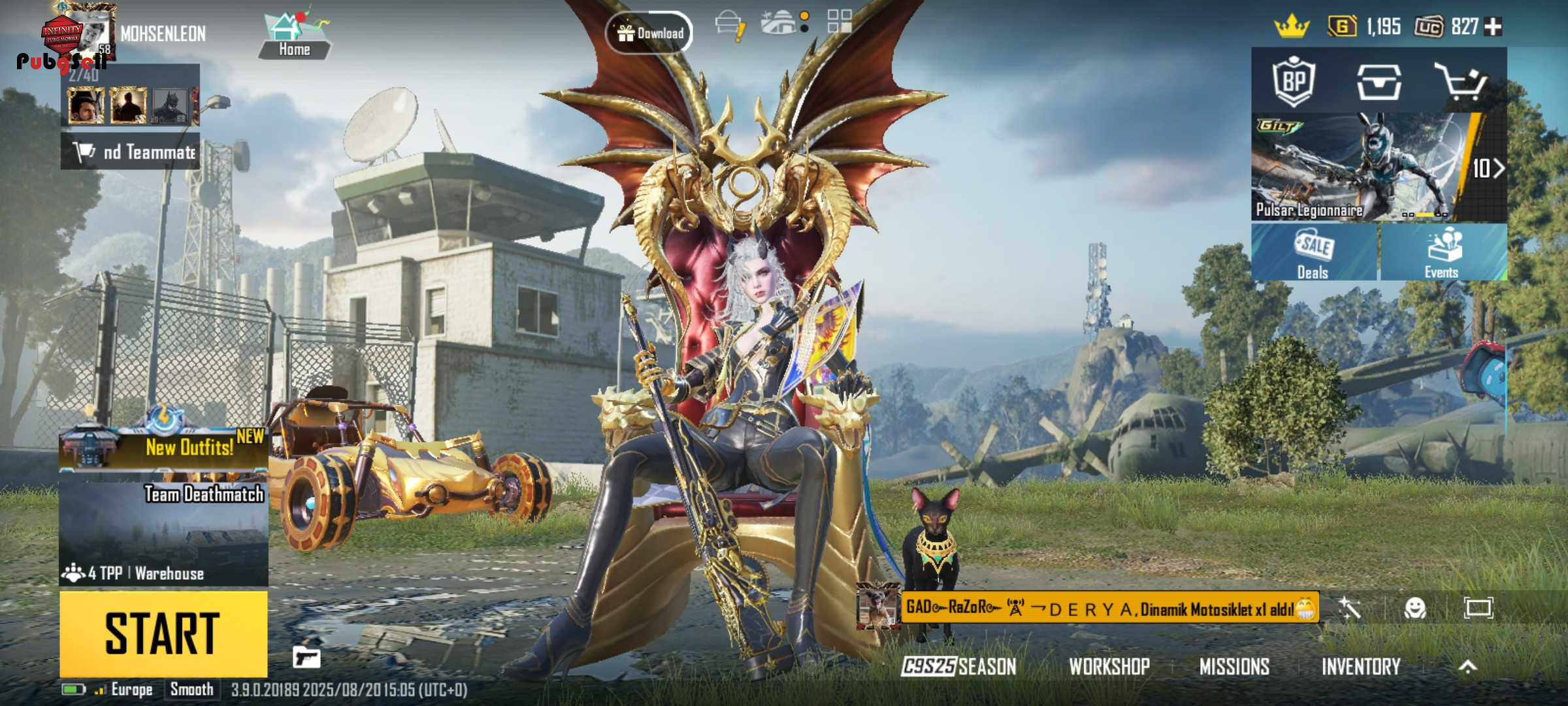Open the shopping cart store

(x=1461, y=82)
